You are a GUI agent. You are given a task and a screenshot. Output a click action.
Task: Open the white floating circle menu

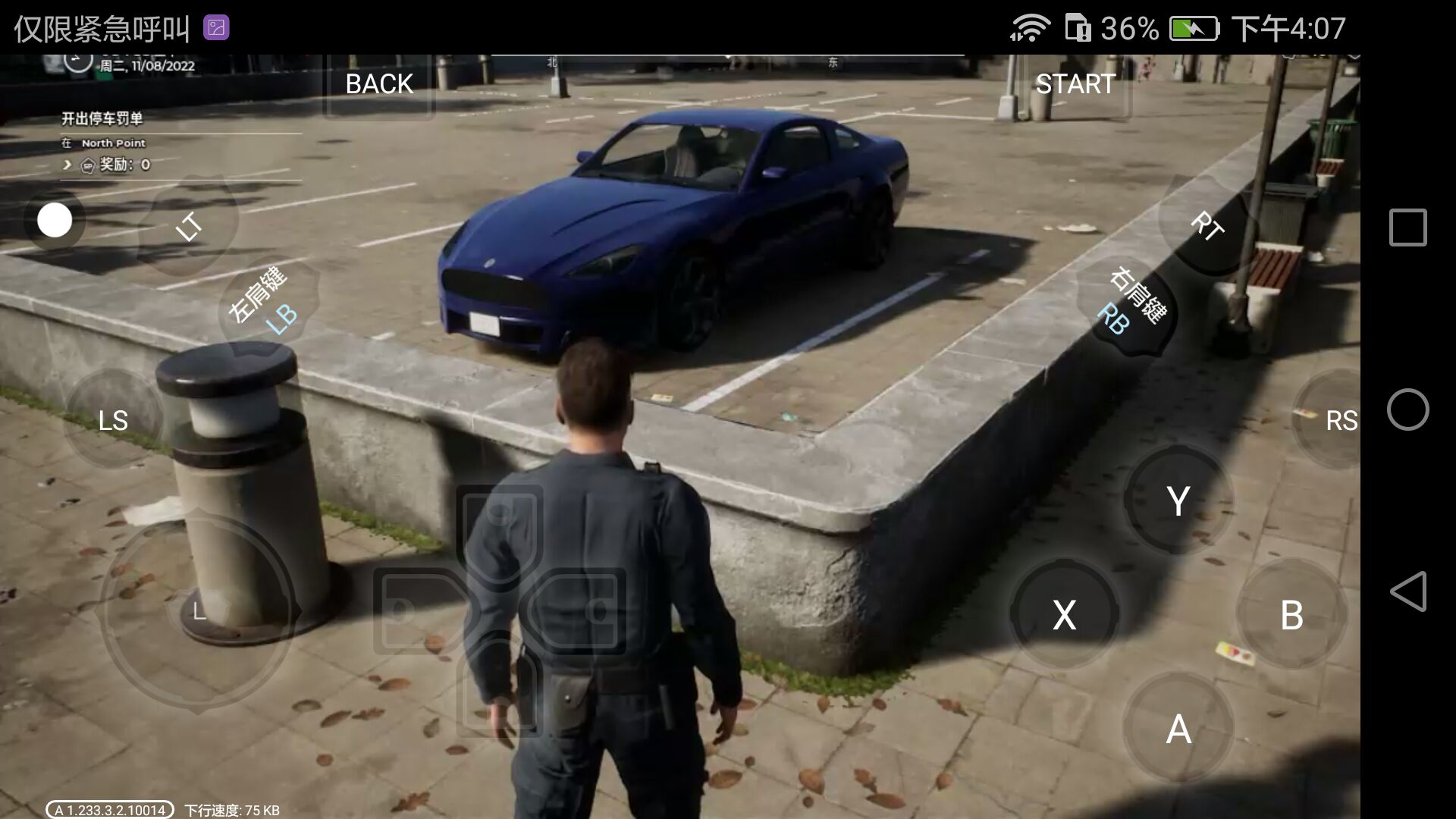[55, 220]
